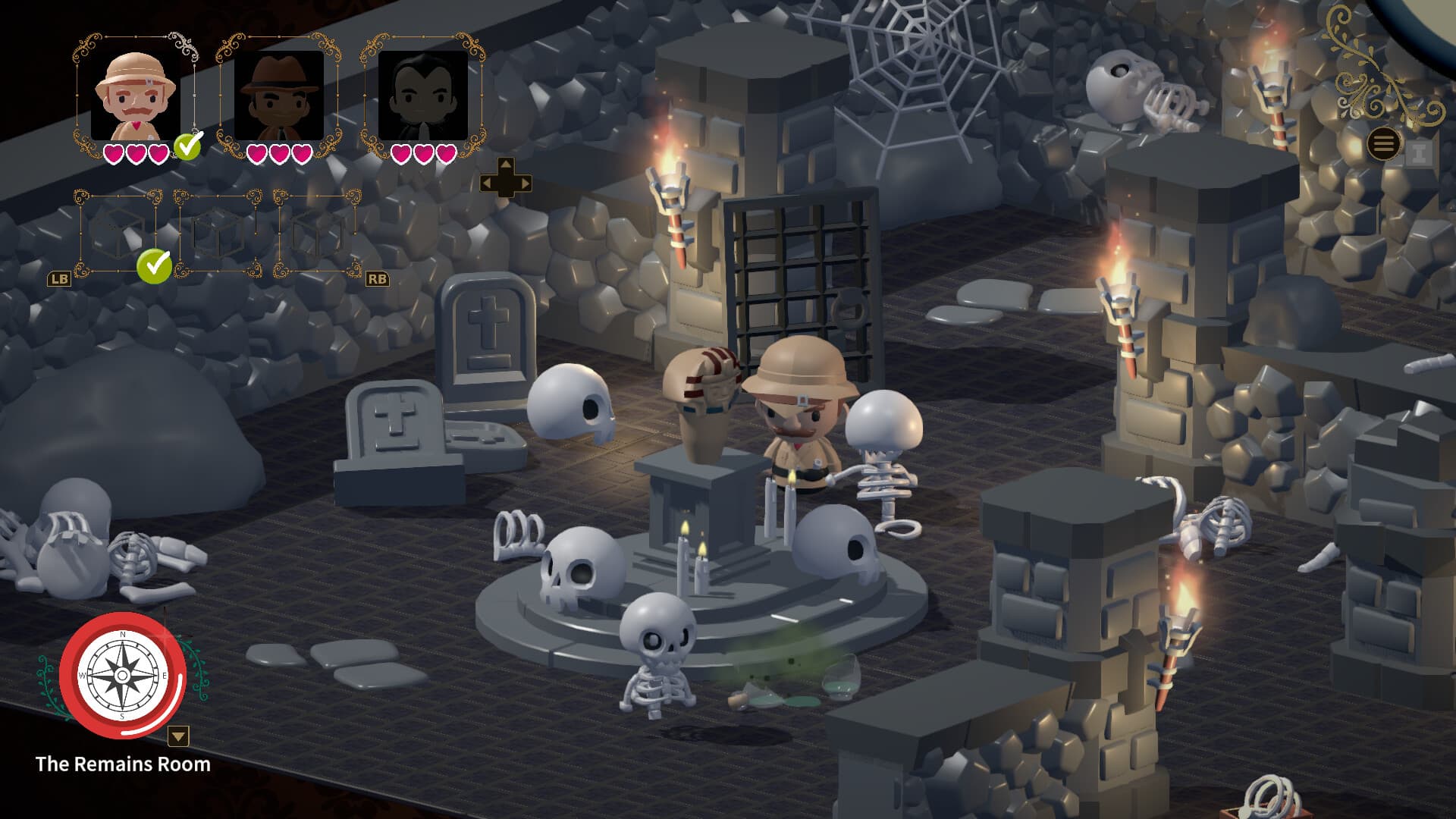Select the vampire character portrait
Screen dimensions: 1456x819
422,97
